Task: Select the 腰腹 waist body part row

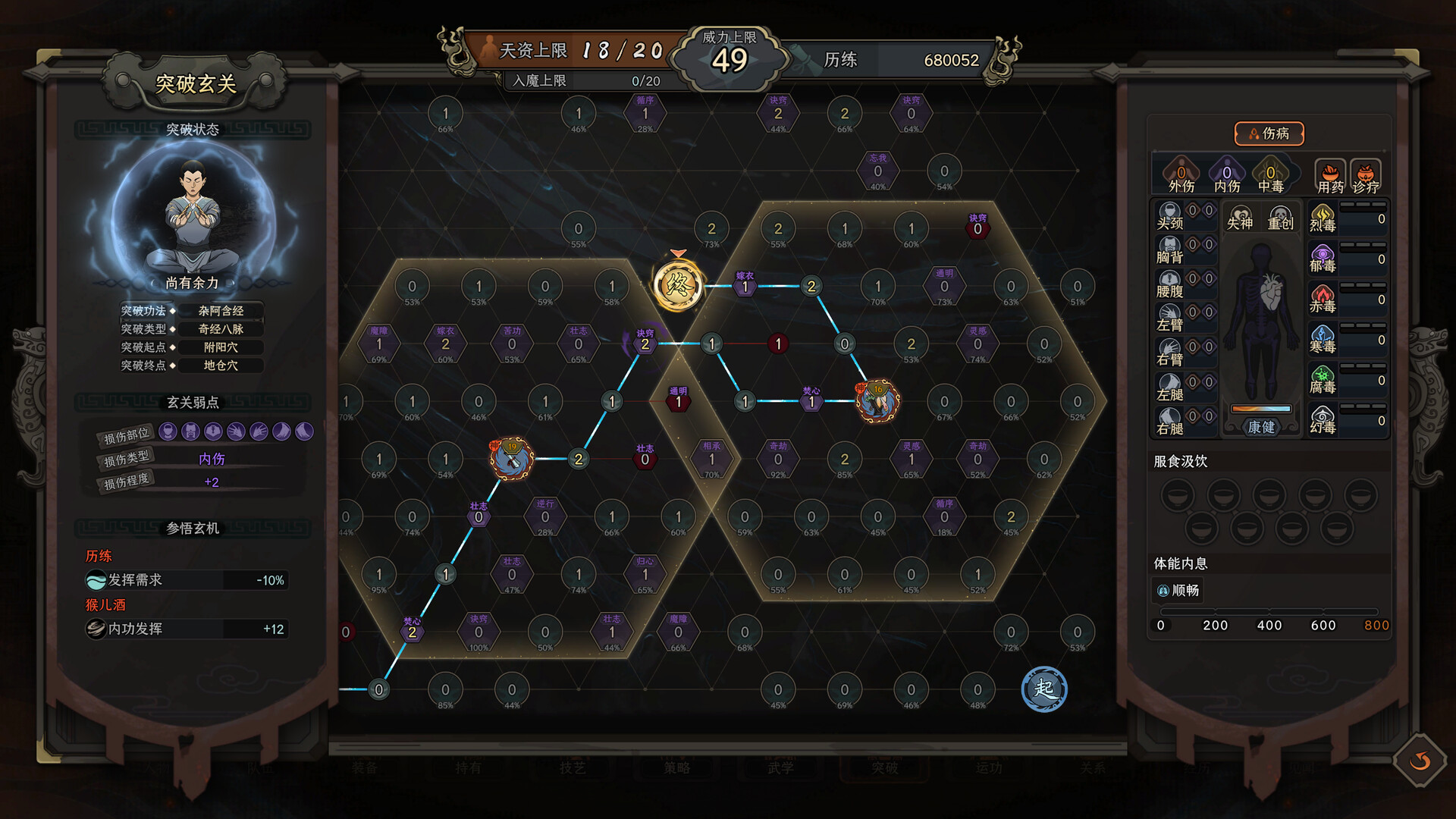Action: [1170, 284]
